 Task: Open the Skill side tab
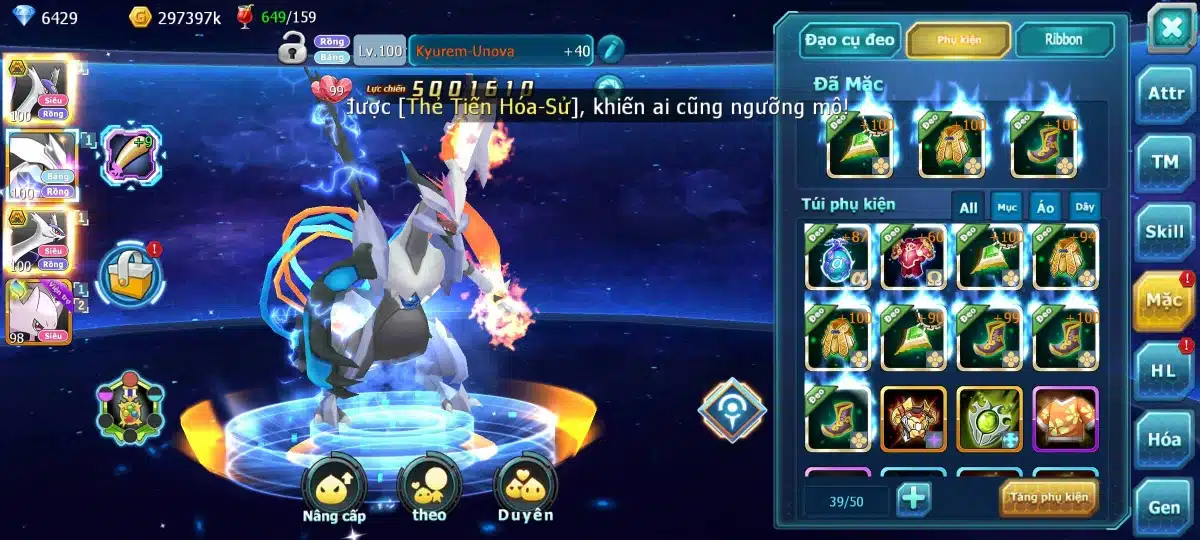[1165, 231]
